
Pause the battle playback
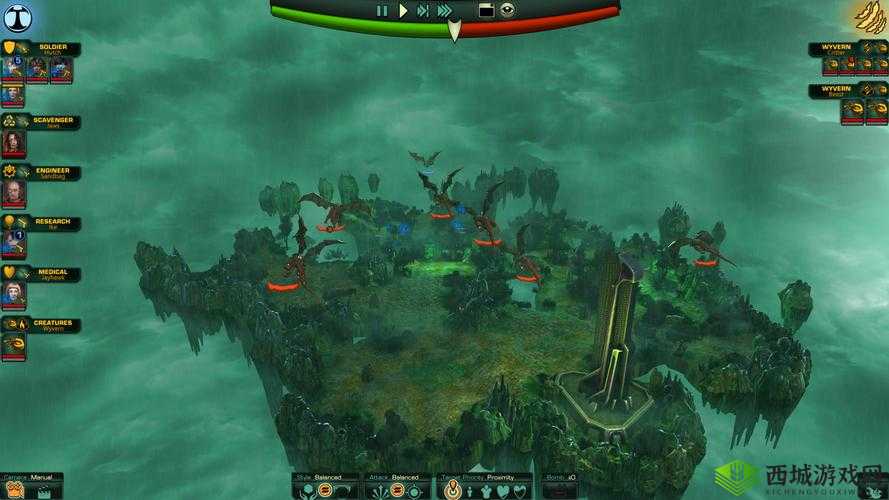tap(381, 11)
